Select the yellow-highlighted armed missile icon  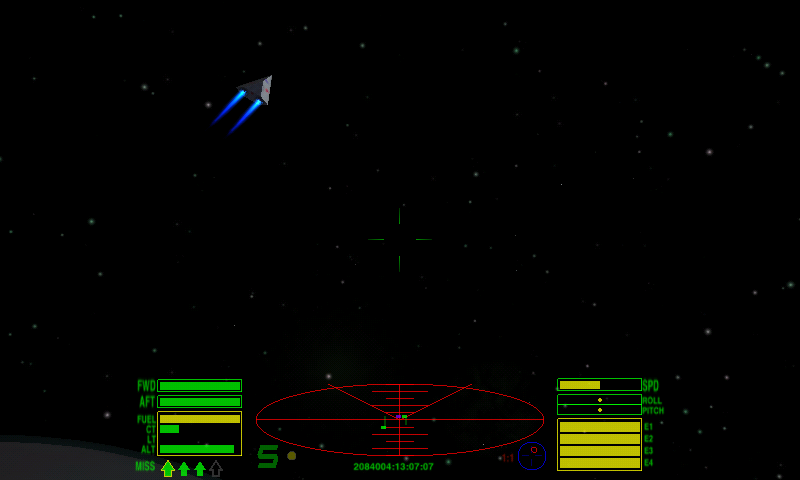(168, 468)
